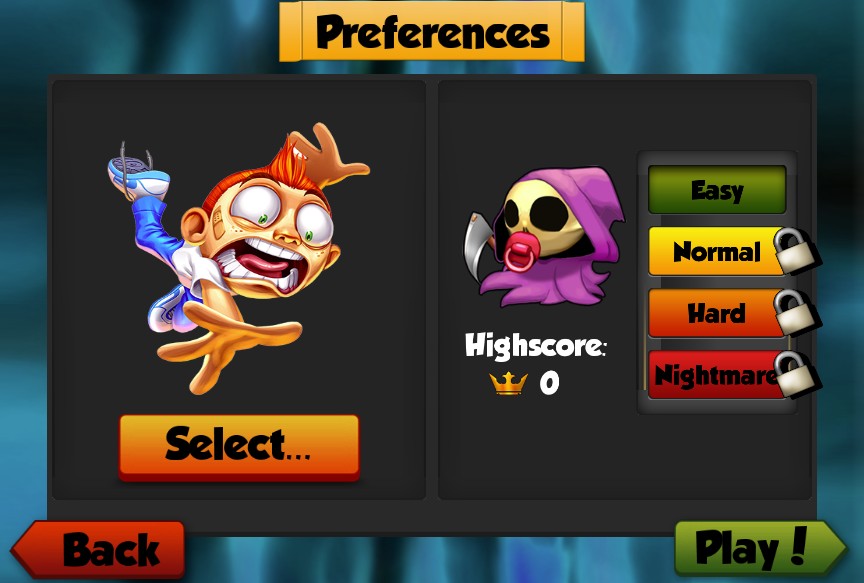Start the game with Play!
This screenshot has width=864, height=583.
[758, 548]
